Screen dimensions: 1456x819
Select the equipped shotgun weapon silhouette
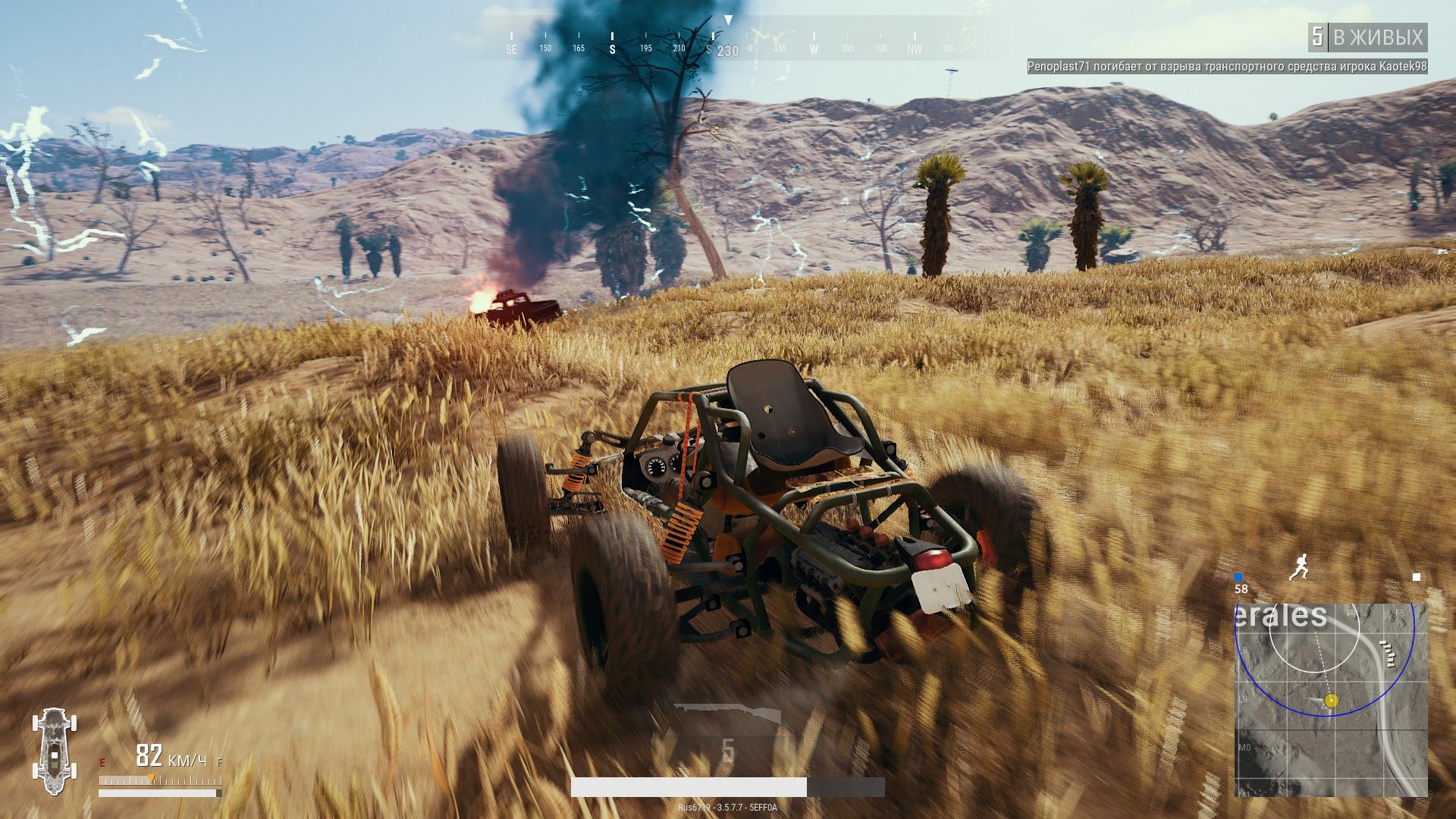[727, 714]
